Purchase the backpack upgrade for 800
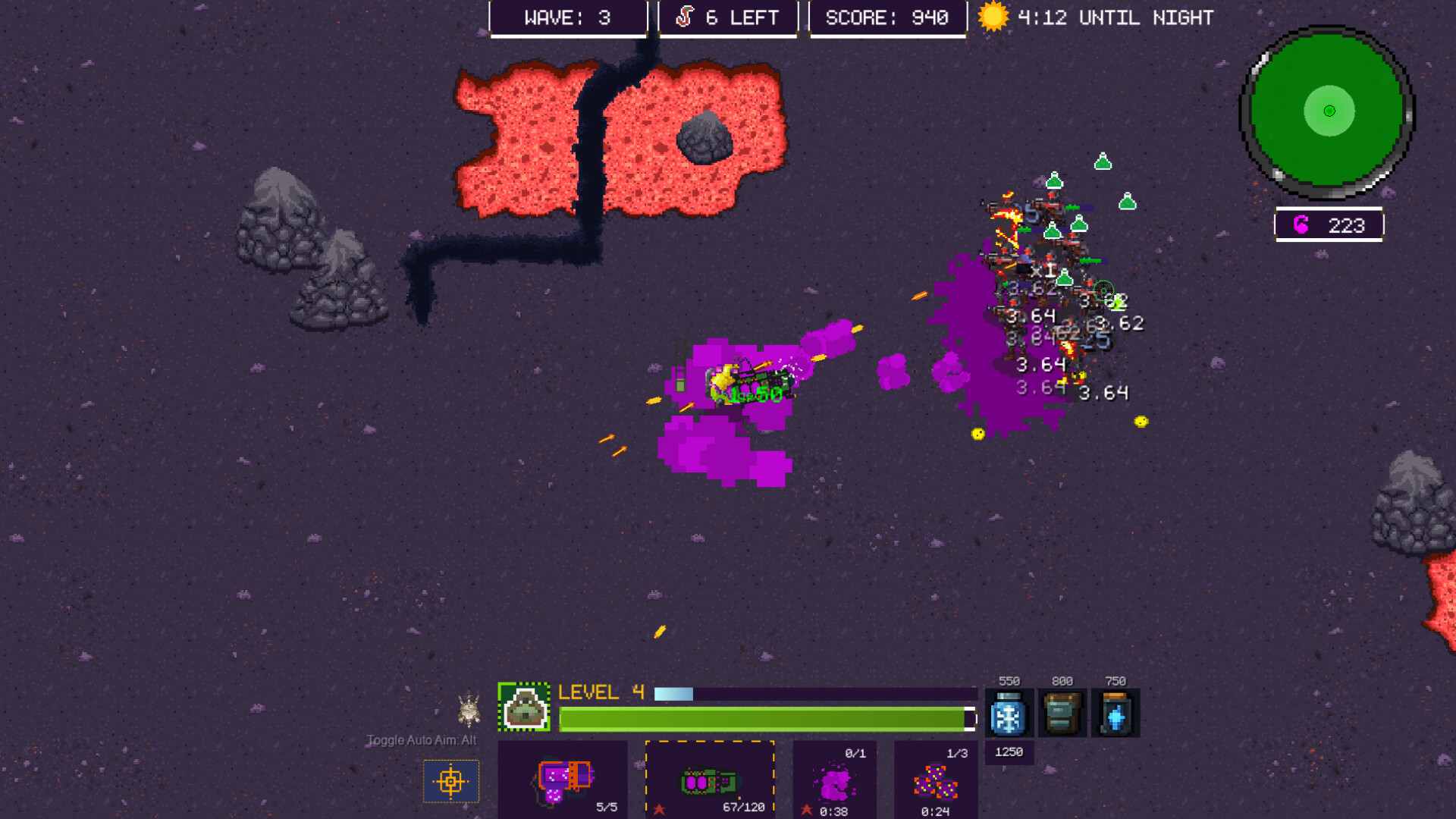Image resolution: width=1456 pixels, height=819 pixels. 1062,713
